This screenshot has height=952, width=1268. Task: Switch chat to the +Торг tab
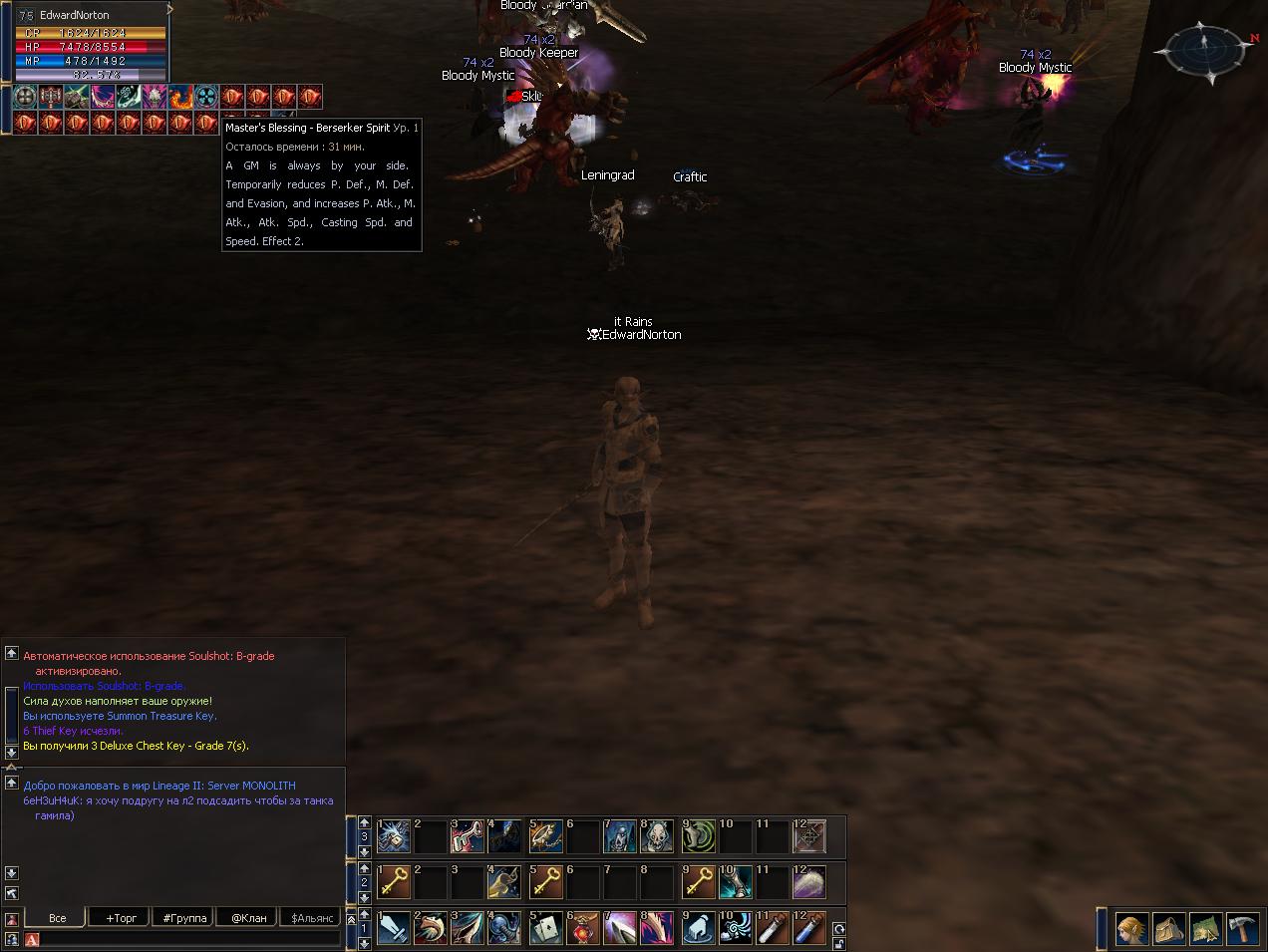click(x=122, y=918)
